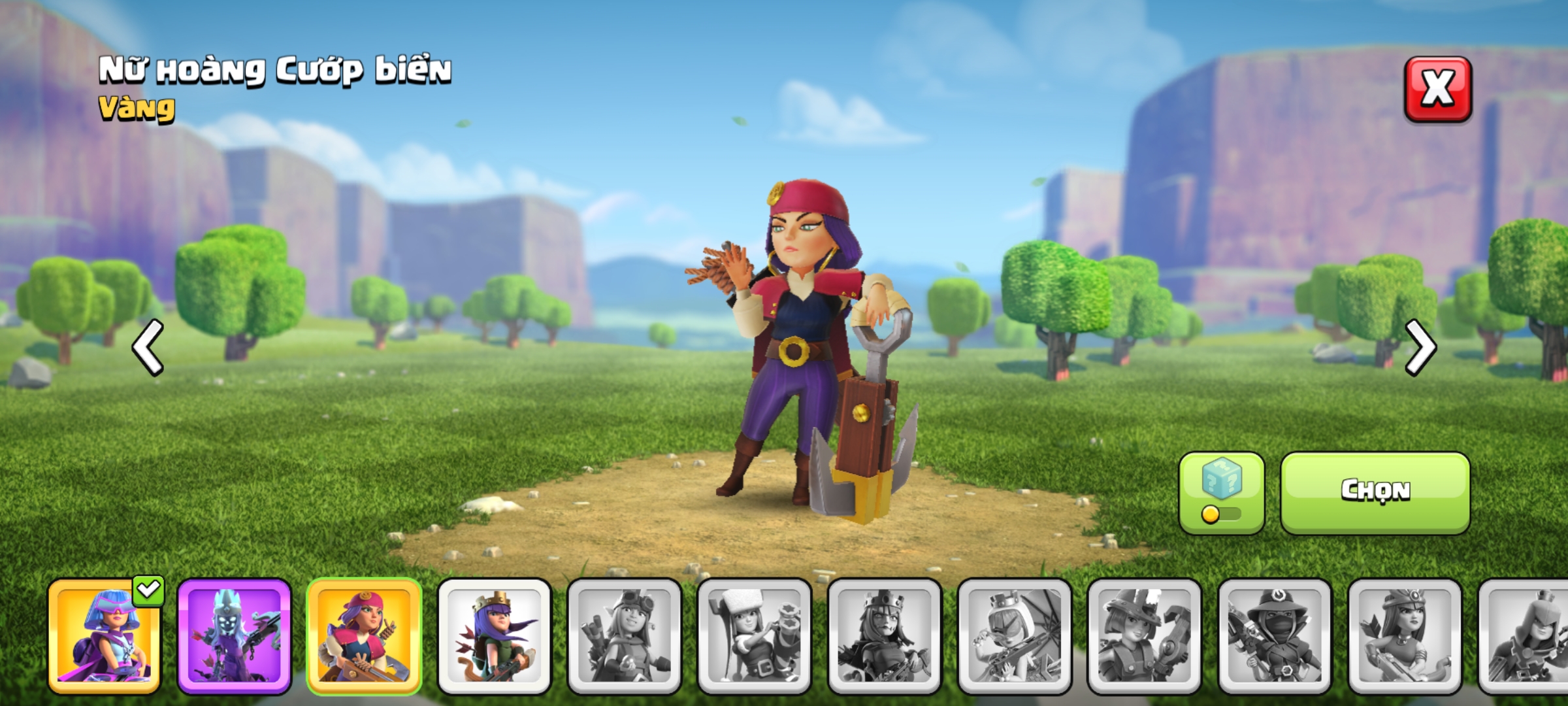Image resolution: width=1568 pixels, height=706 pixels.
Task: Choose the locked masked hat queen skin
Action: point(1275,635)
